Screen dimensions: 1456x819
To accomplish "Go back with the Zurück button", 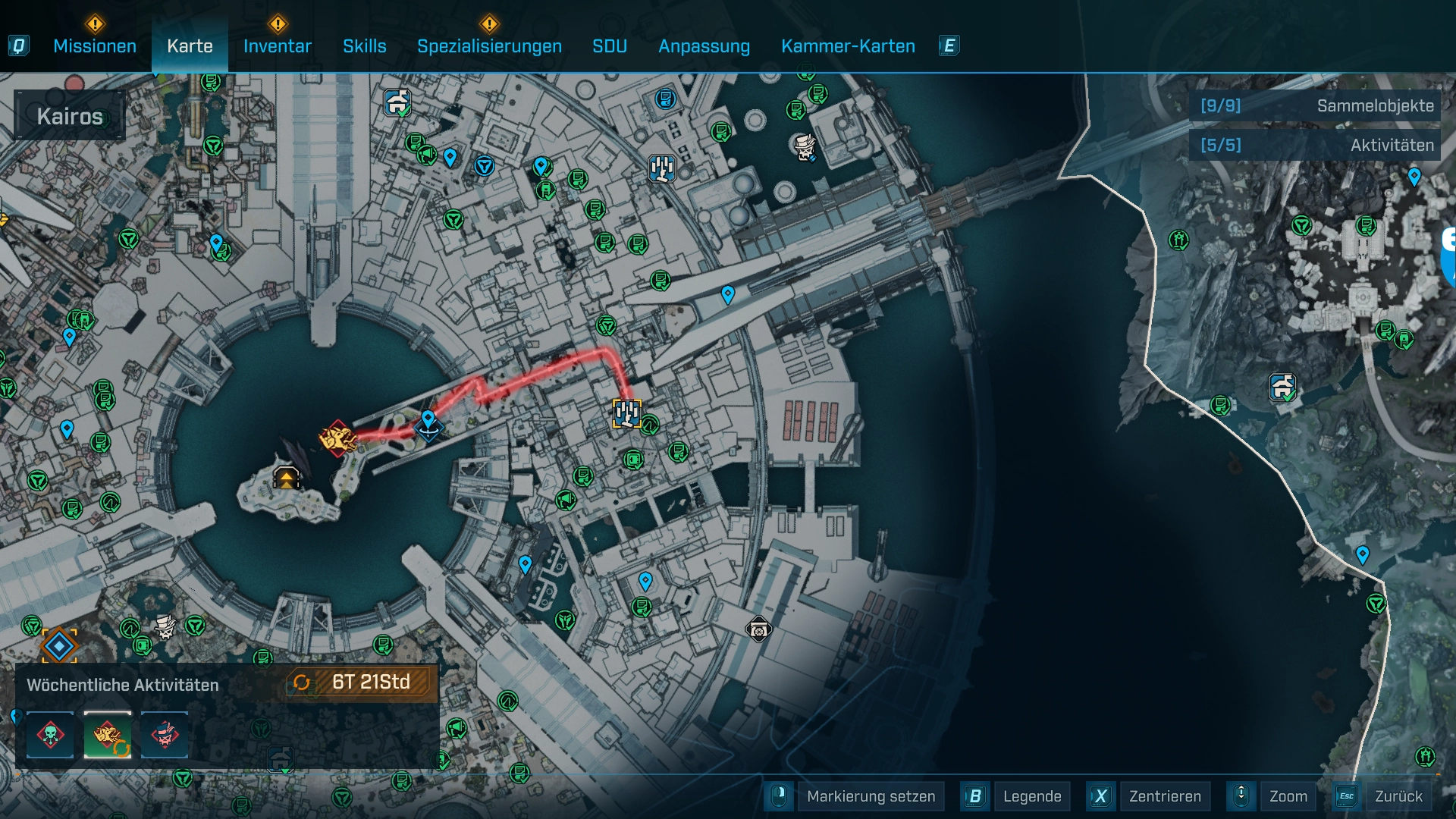I will tap(1398, 796).
